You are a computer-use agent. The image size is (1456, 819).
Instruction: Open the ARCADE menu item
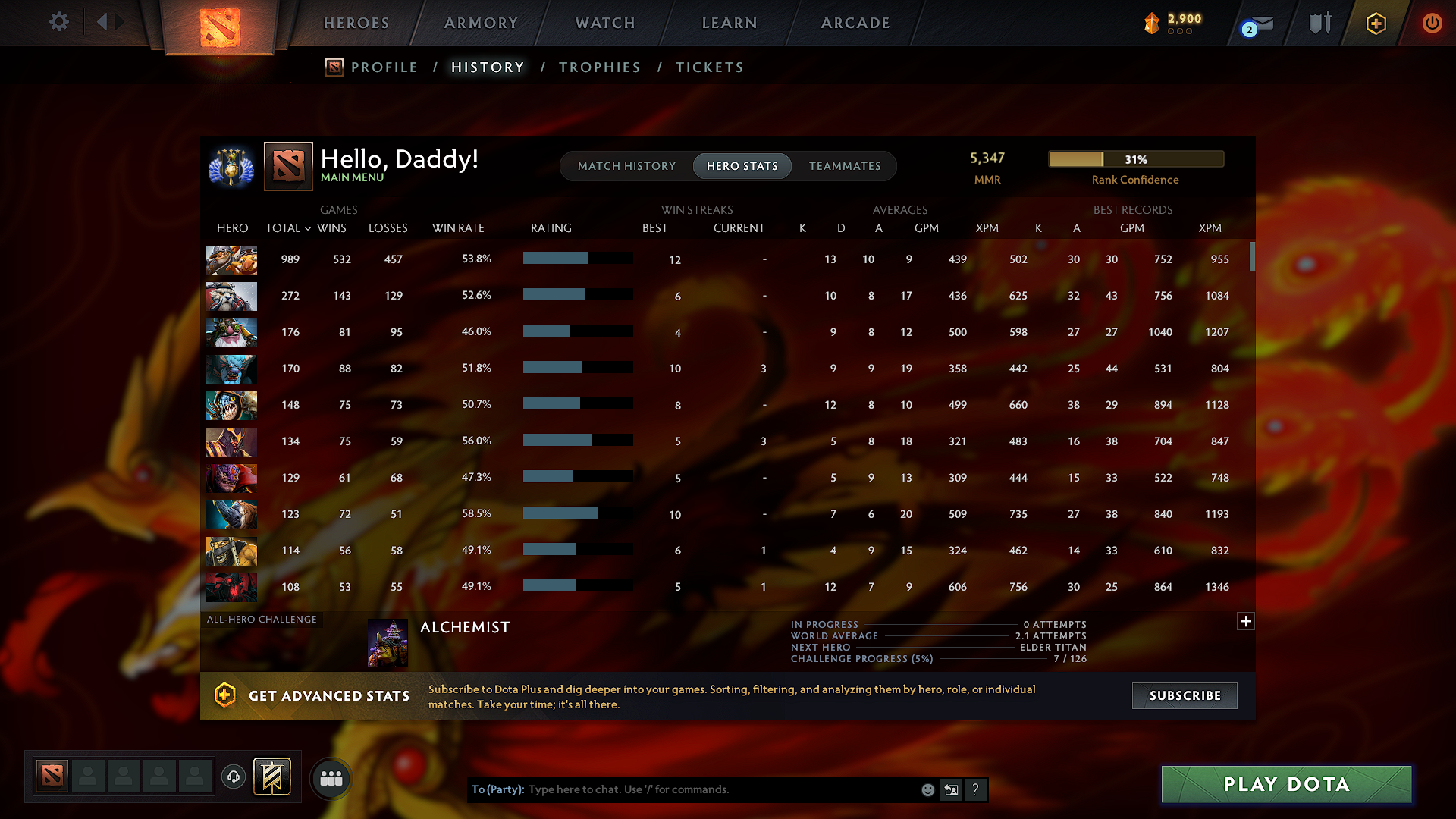[x=855, y=23]
